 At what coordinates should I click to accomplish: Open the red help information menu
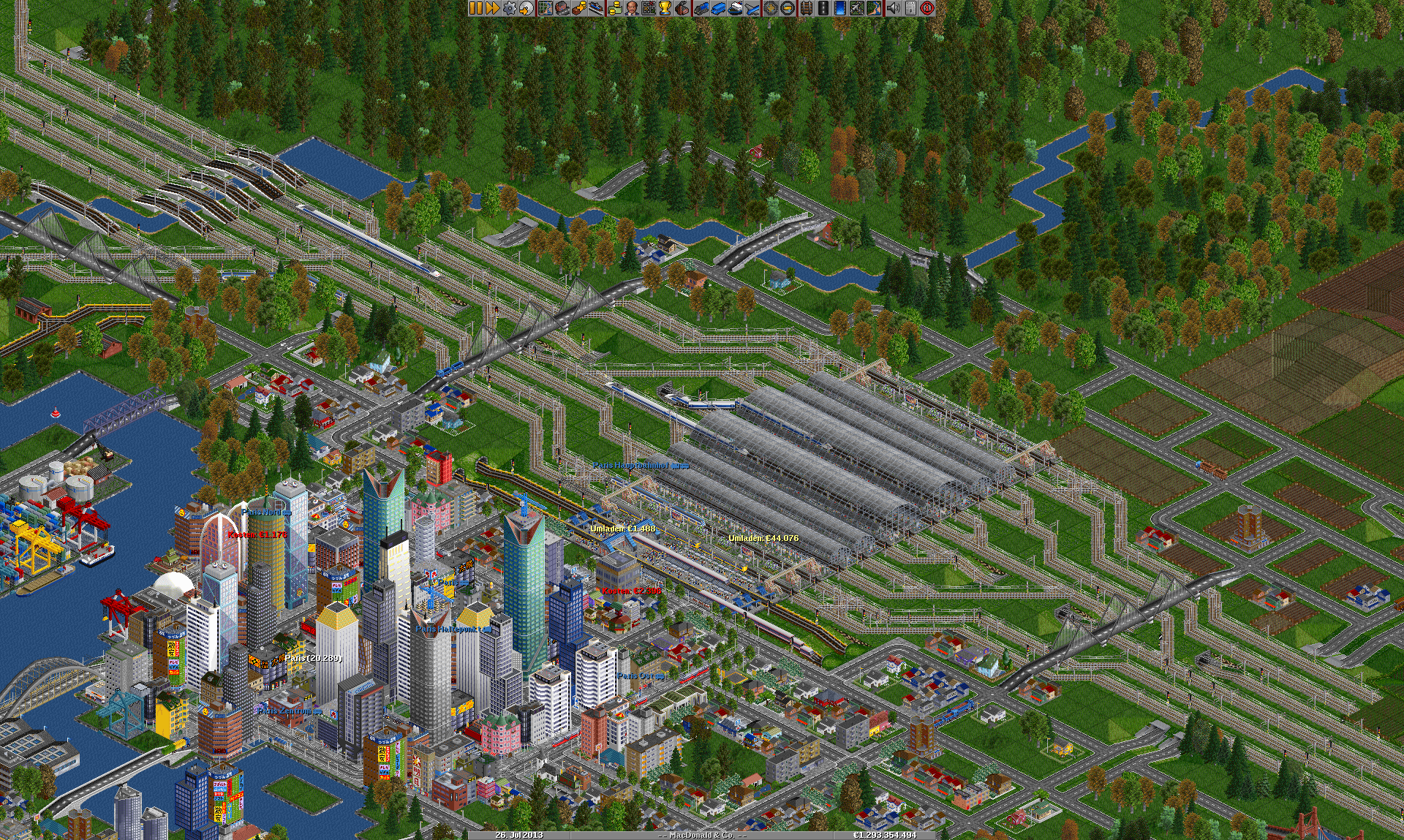tap(927, 8)
